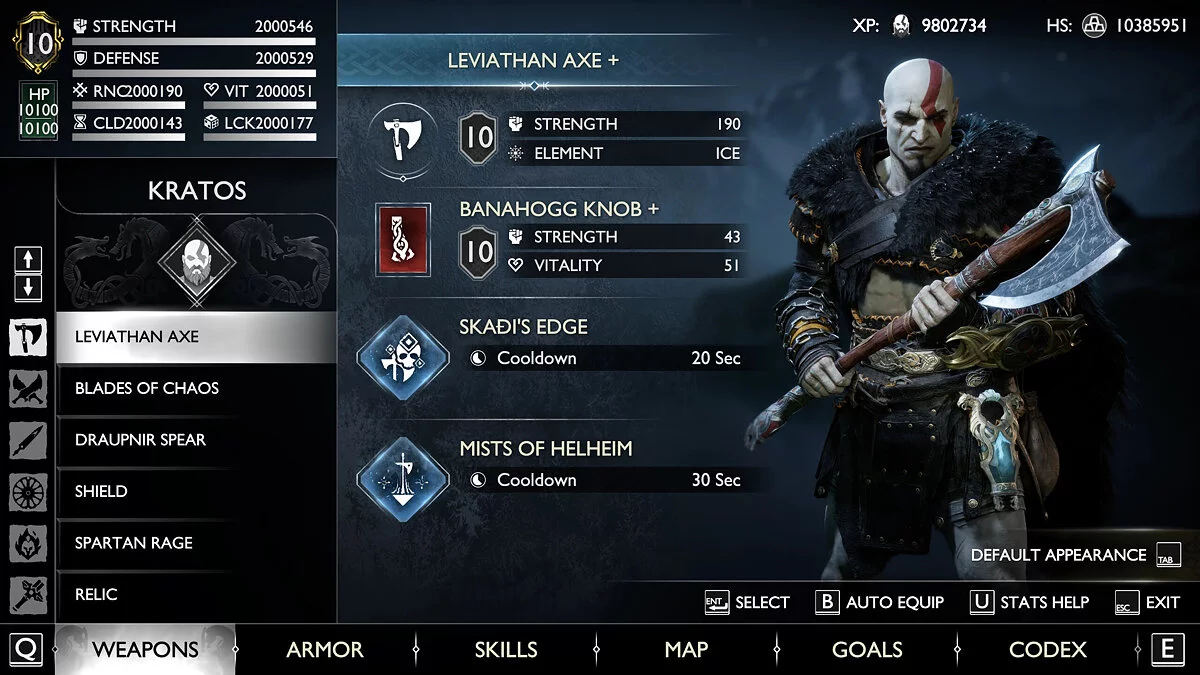Click the down arrow character switcher
Viewport: 1200px width, 675px height.
[28, 288]
